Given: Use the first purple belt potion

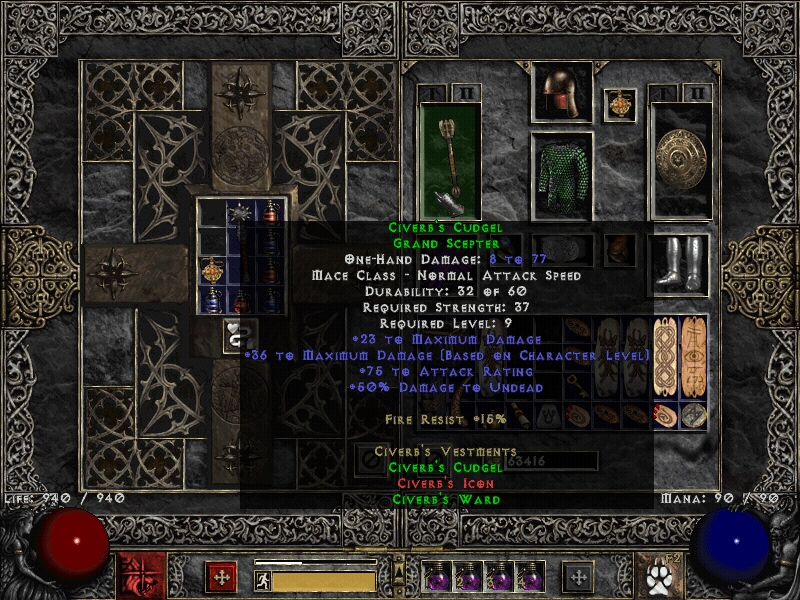Looking at the screenshot, I should coord(437,577).
